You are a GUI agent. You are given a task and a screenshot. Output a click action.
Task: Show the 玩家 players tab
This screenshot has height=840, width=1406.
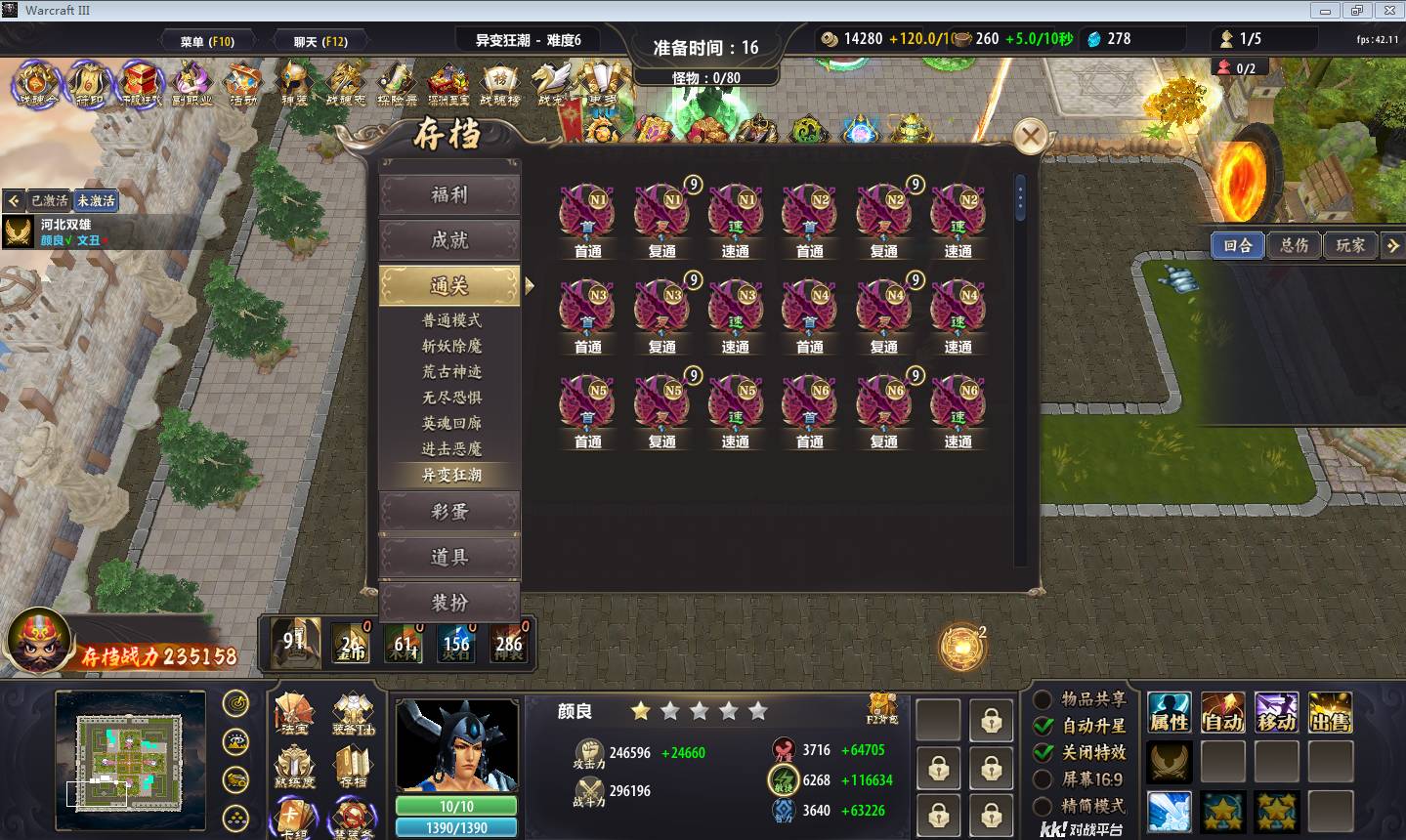tap(1350, 245)
